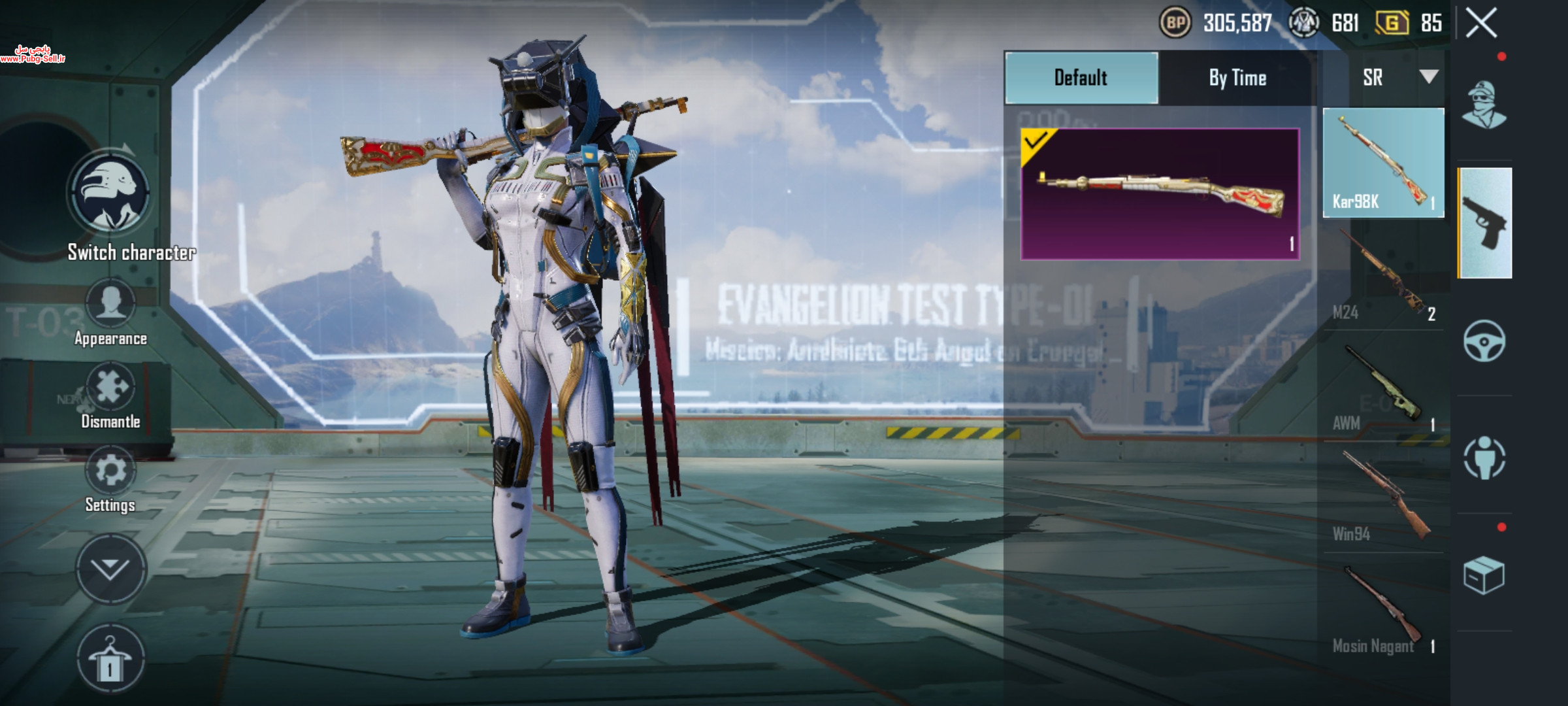Collapse the side menu with down arrow
This screenshot has height=706, width=1568.
pos(110,569)
